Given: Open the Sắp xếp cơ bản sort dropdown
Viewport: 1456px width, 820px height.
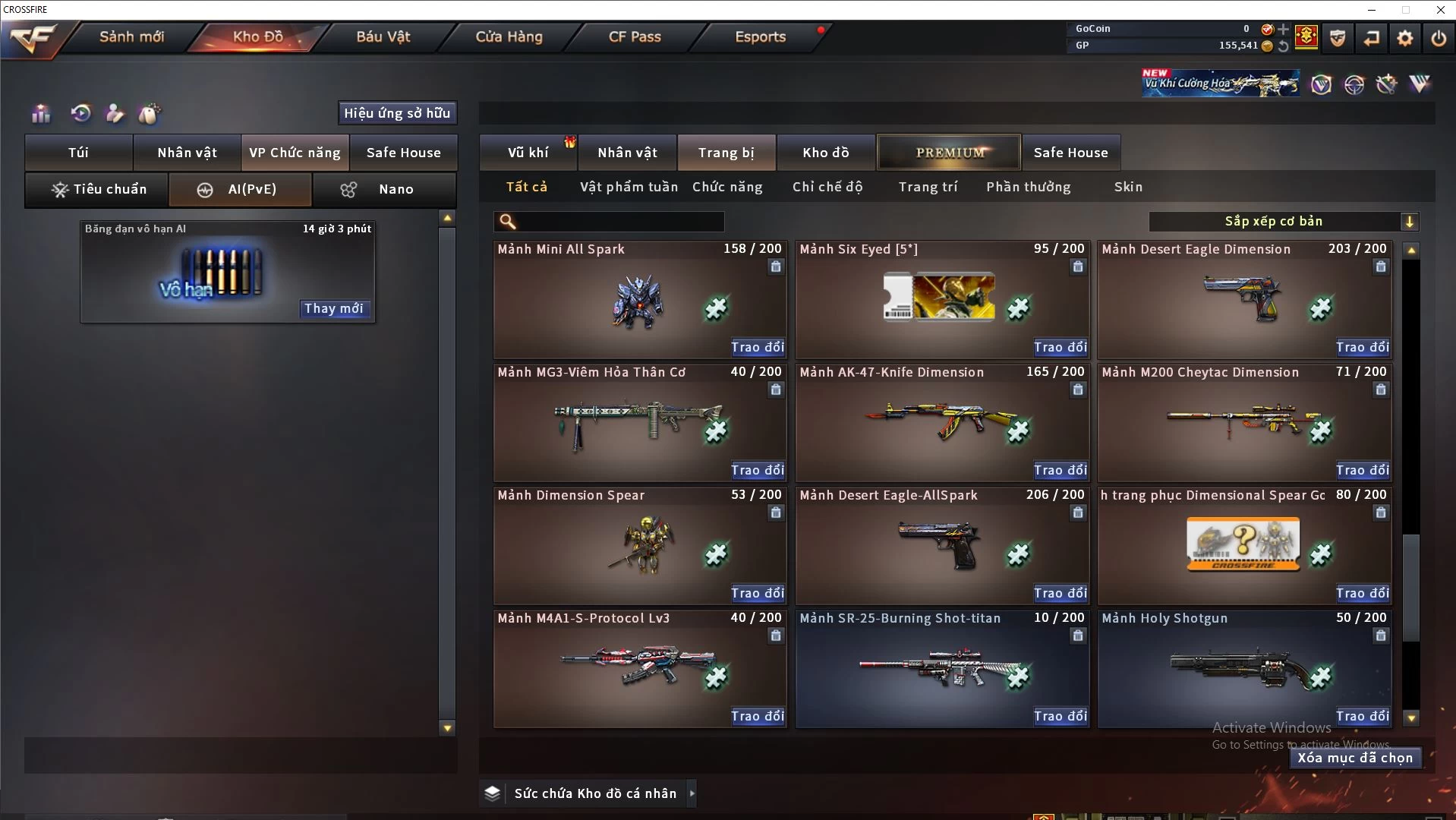Looking at the screenshot, I should point(1283,221).
